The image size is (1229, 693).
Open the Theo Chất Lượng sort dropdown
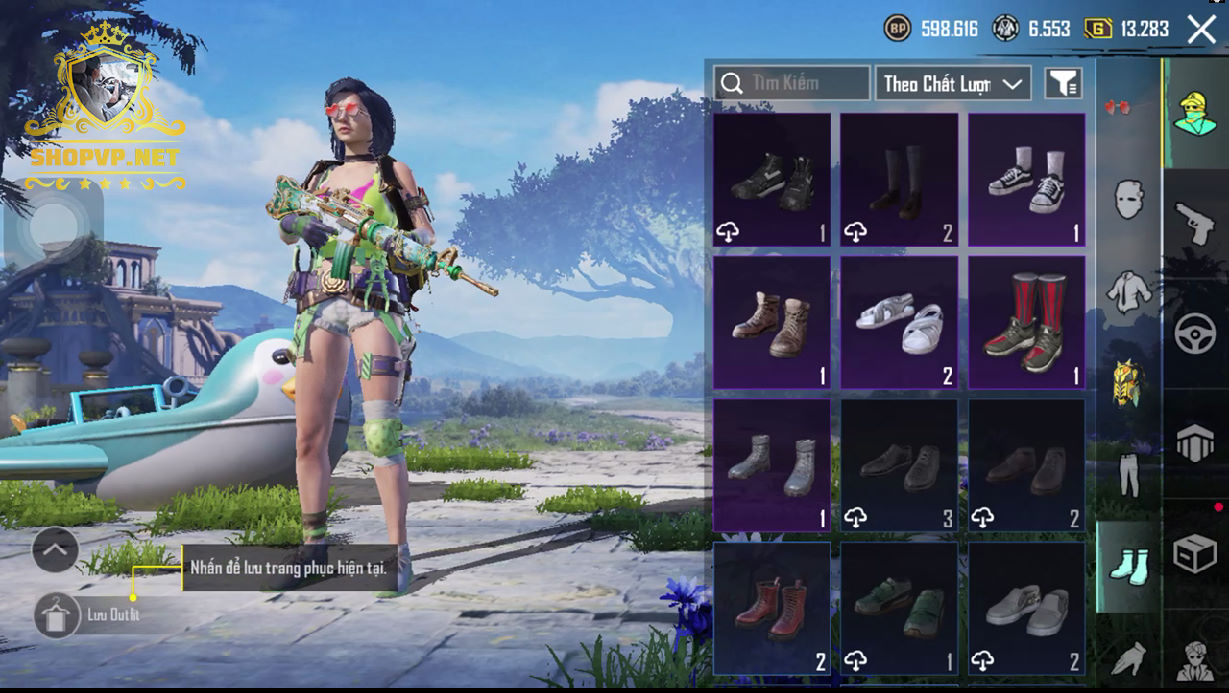[x=953, y=84]
